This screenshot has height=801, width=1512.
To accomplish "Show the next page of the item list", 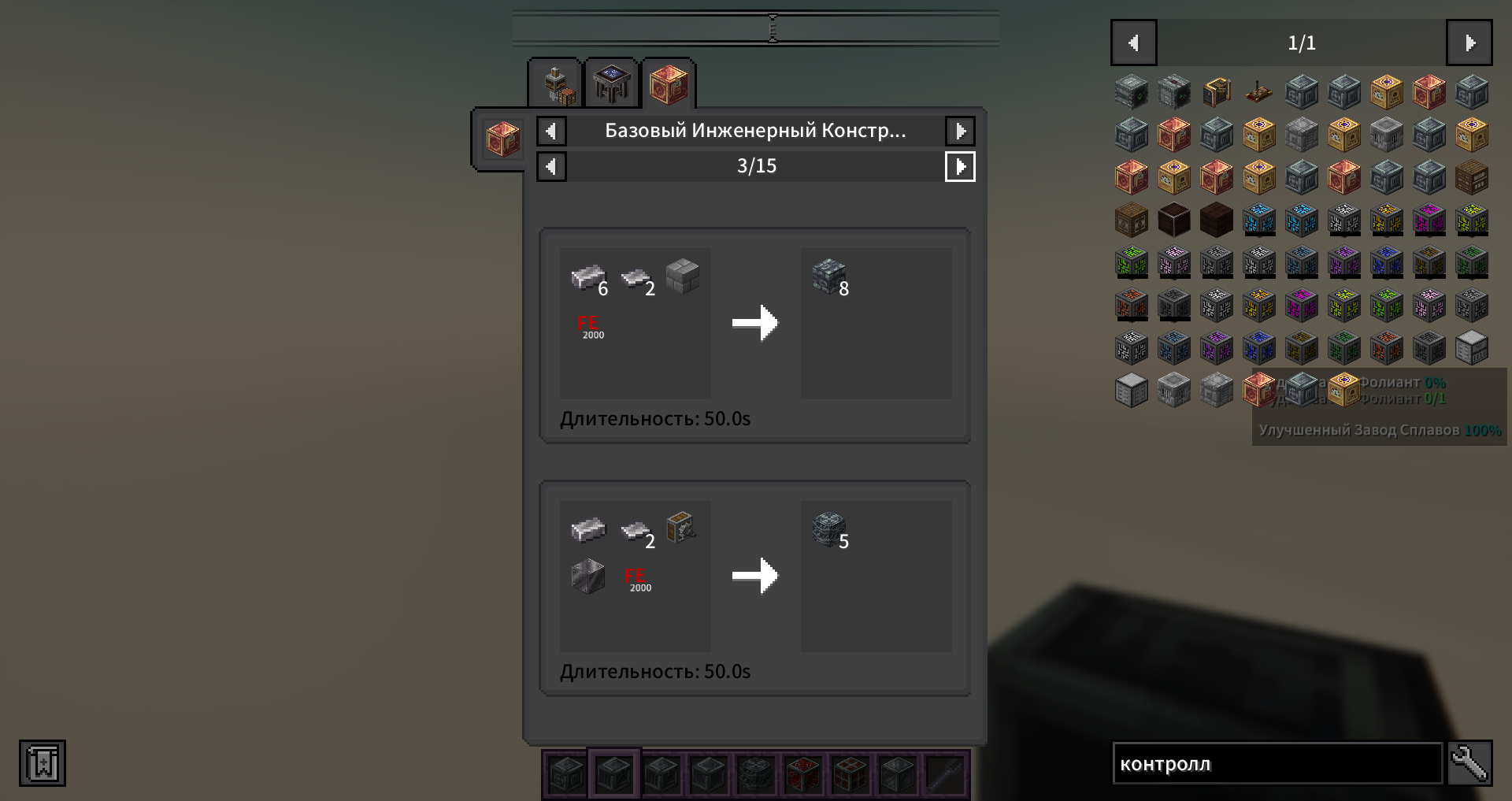I will (1469, 43).
